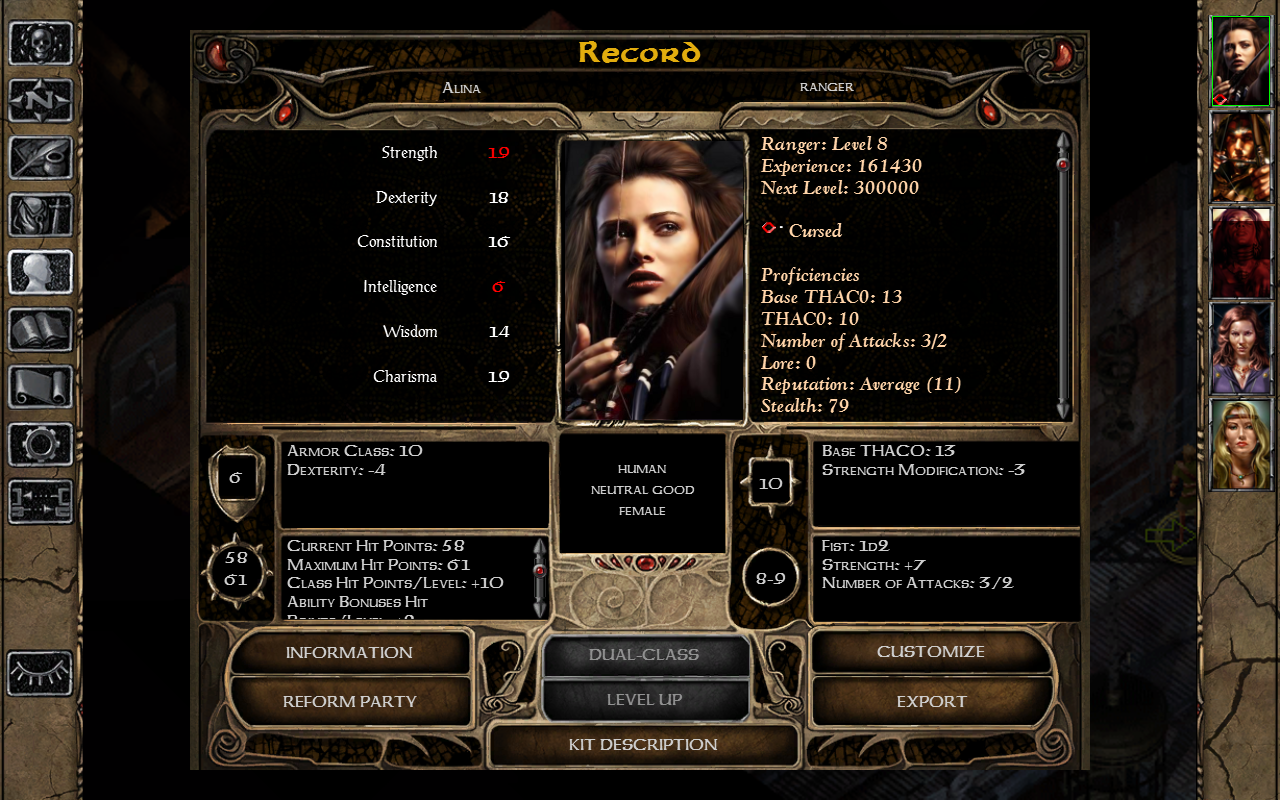1280x800 pixels.
Task: Open the area map compass icon
Action: point(41,100)
